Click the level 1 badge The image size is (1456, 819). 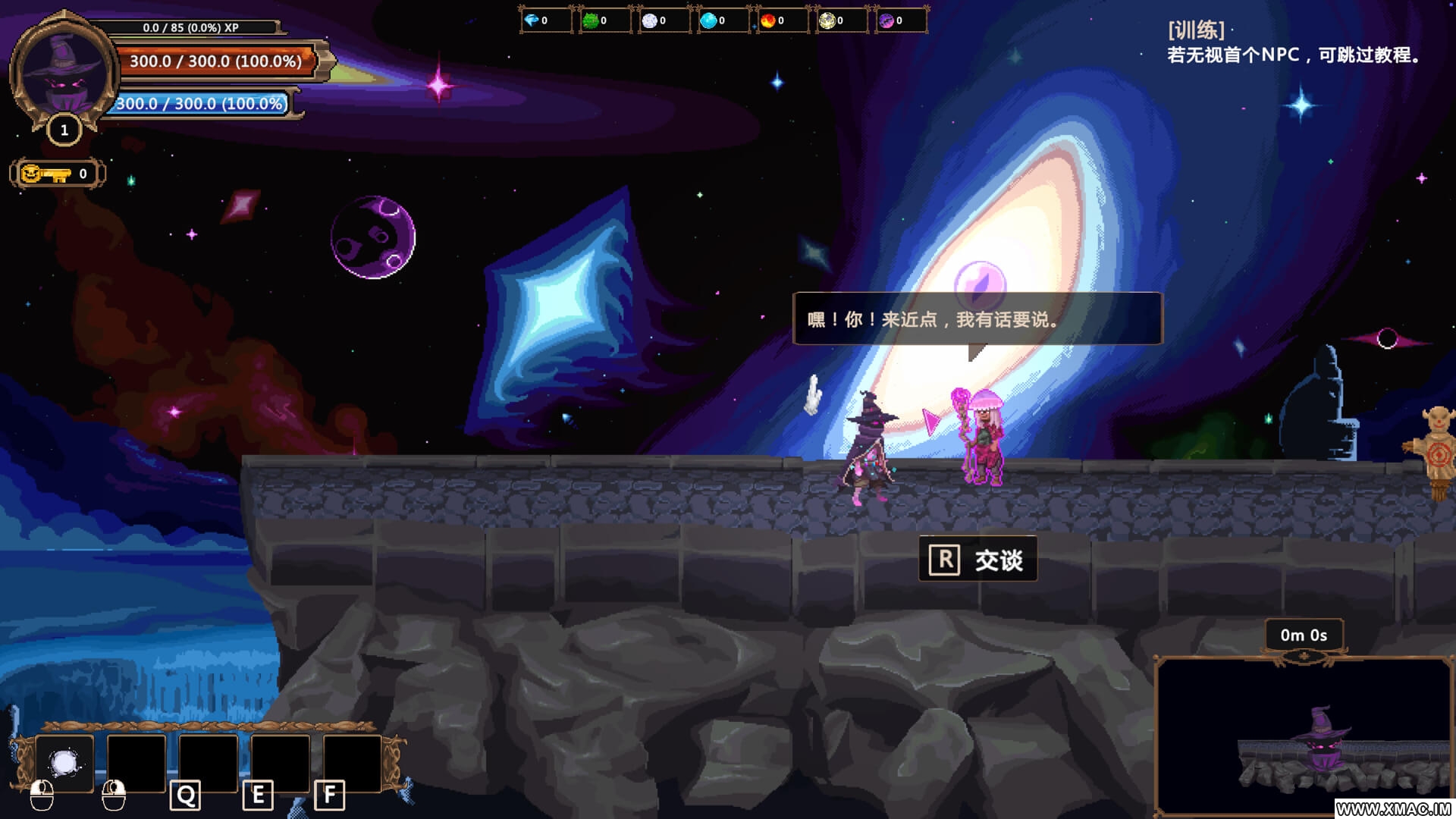click(64, 130)
